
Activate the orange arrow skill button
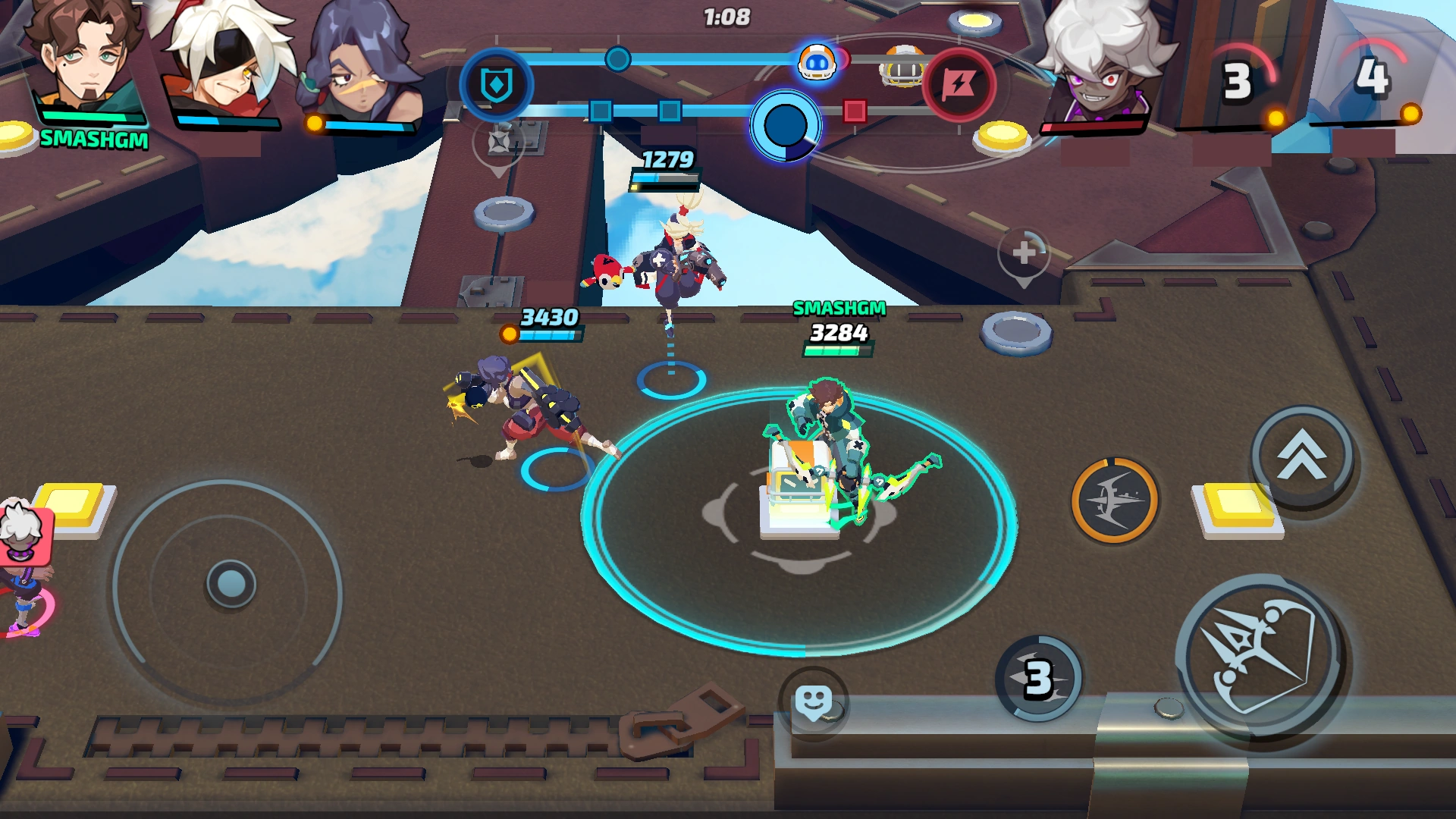click(1114, 500)
